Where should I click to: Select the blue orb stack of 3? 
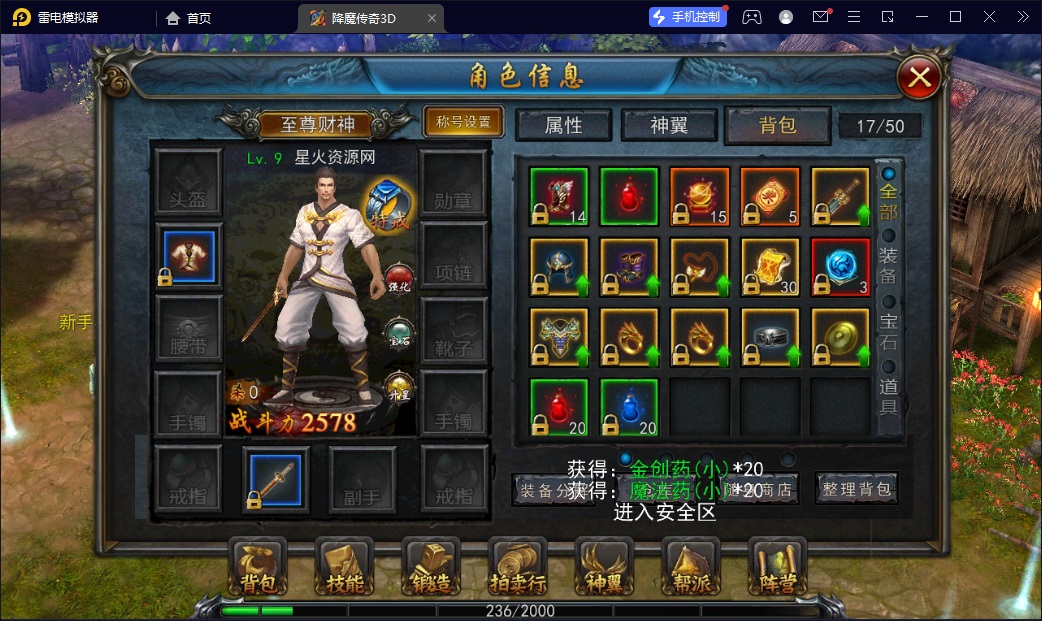[840, 267]
